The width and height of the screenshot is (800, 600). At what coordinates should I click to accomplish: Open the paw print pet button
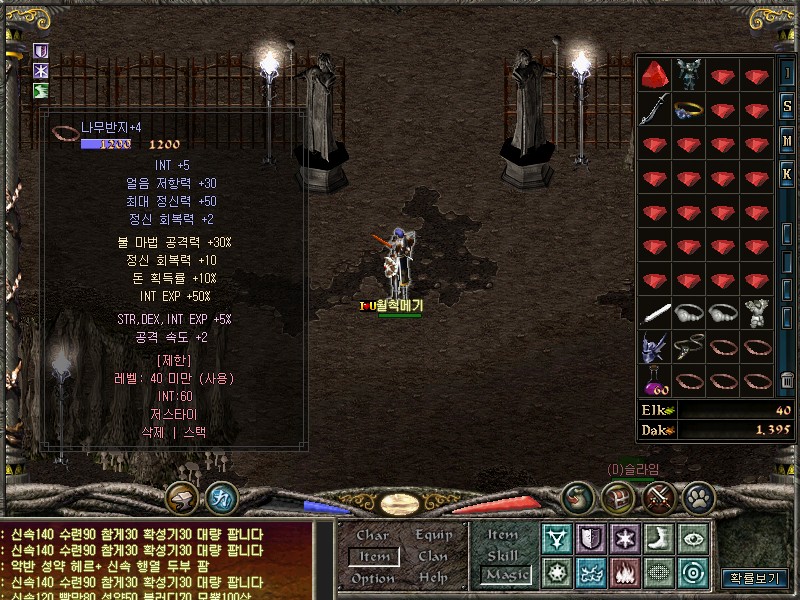coord(697,497)
